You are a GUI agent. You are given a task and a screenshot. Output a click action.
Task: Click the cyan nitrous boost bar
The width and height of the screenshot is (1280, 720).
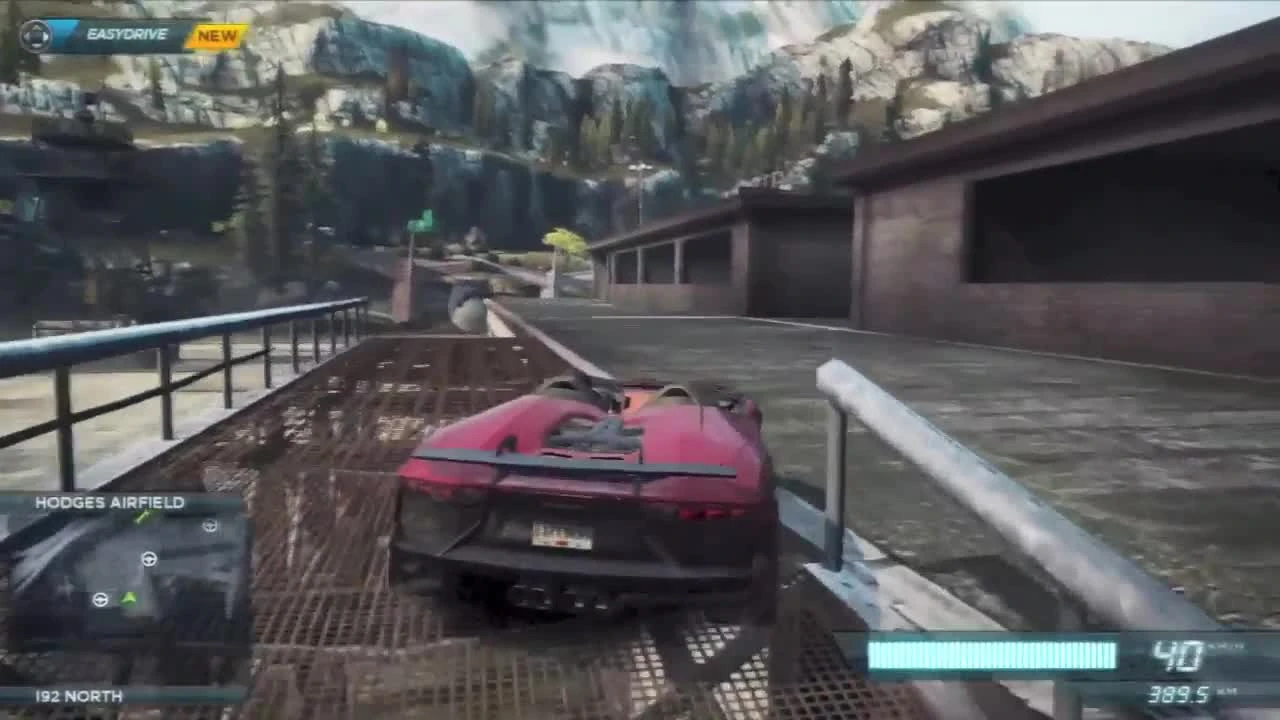(990, 653)
